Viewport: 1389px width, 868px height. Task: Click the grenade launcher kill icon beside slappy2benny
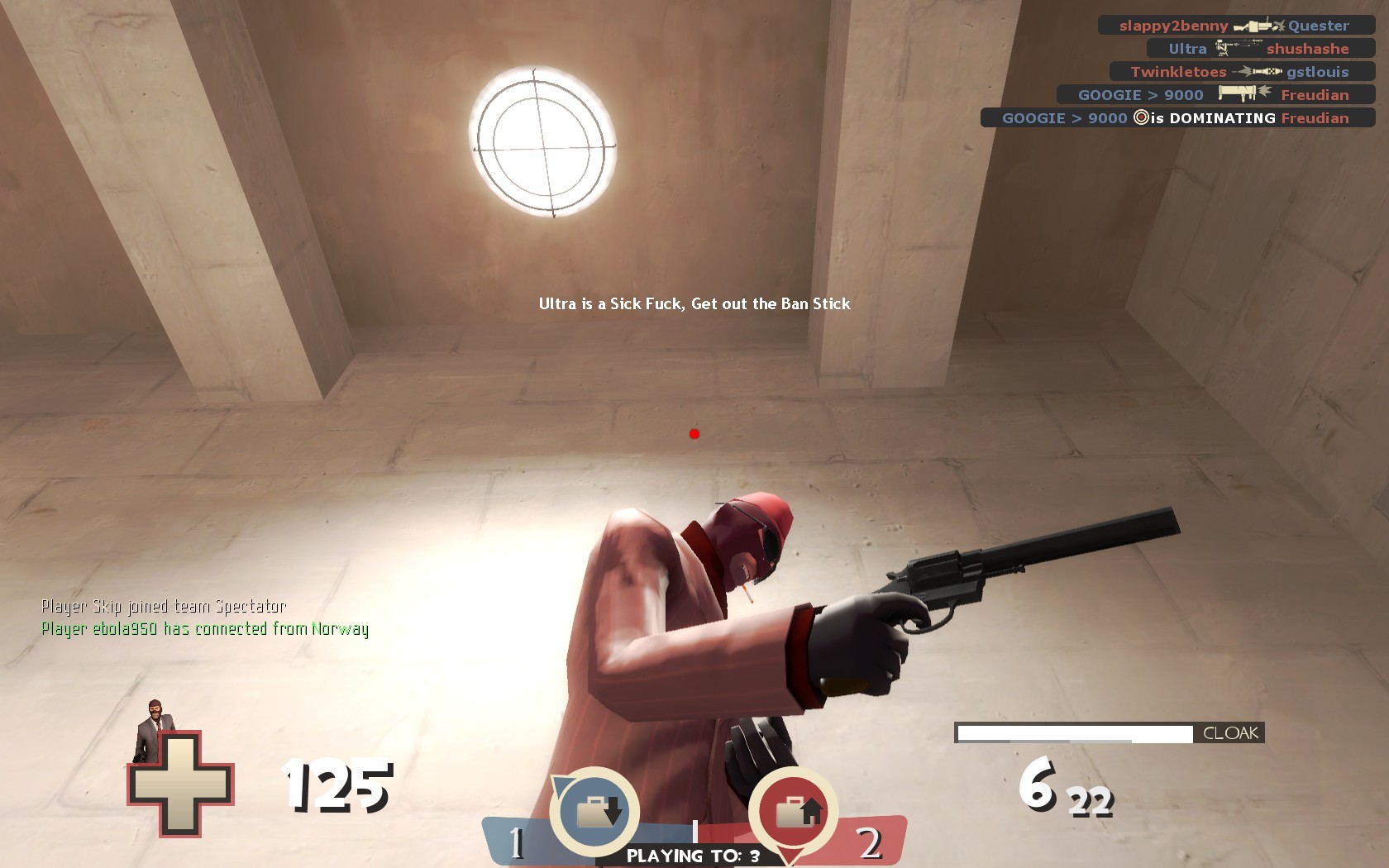1253,26
